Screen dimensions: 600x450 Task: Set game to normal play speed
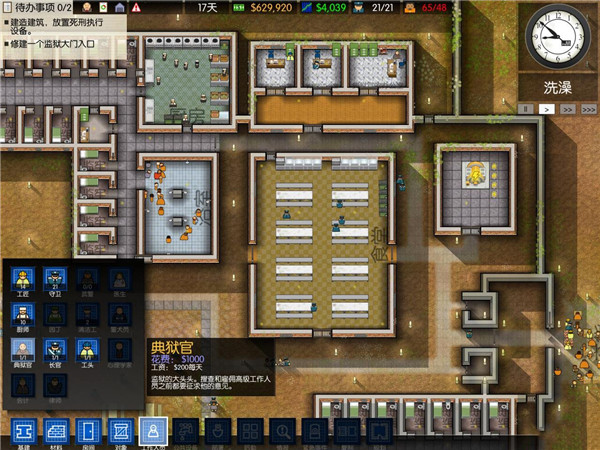click(x=547, y=106)
